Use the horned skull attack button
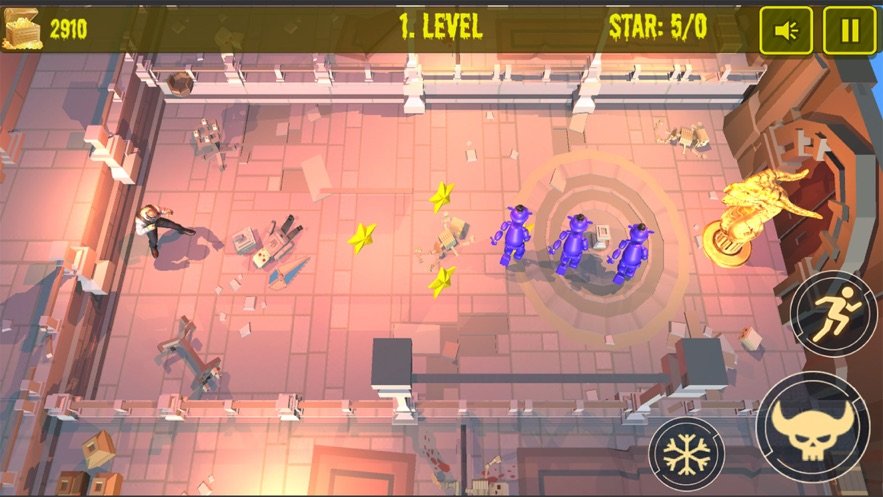Viewport: 883px width, 497px height. pyautogui.click(x=813, y=427)
